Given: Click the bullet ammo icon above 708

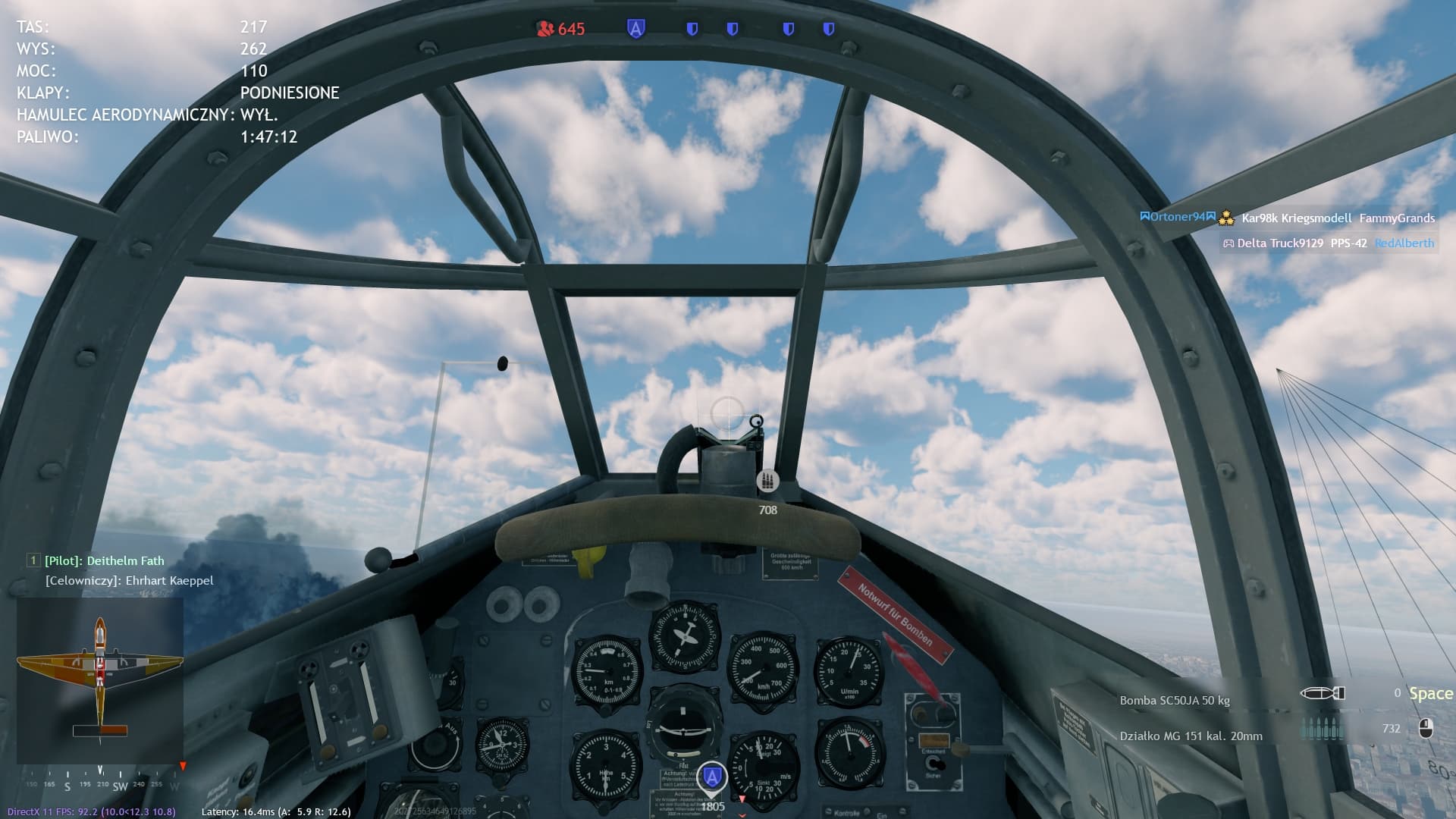Looking at the screenshot, I should coord(767,479).
